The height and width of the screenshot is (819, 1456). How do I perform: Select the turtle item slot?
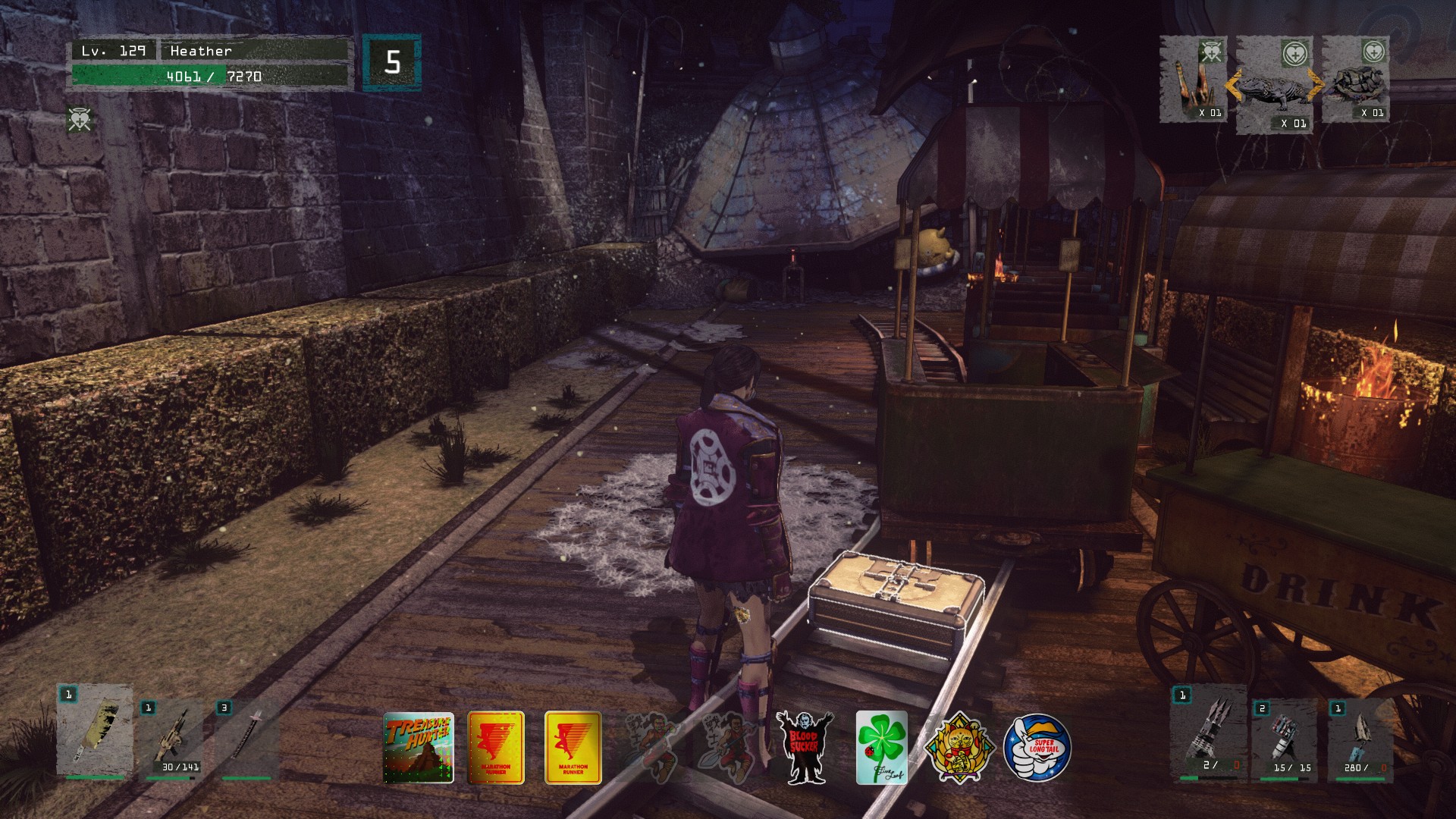[x=1356, y=80]
